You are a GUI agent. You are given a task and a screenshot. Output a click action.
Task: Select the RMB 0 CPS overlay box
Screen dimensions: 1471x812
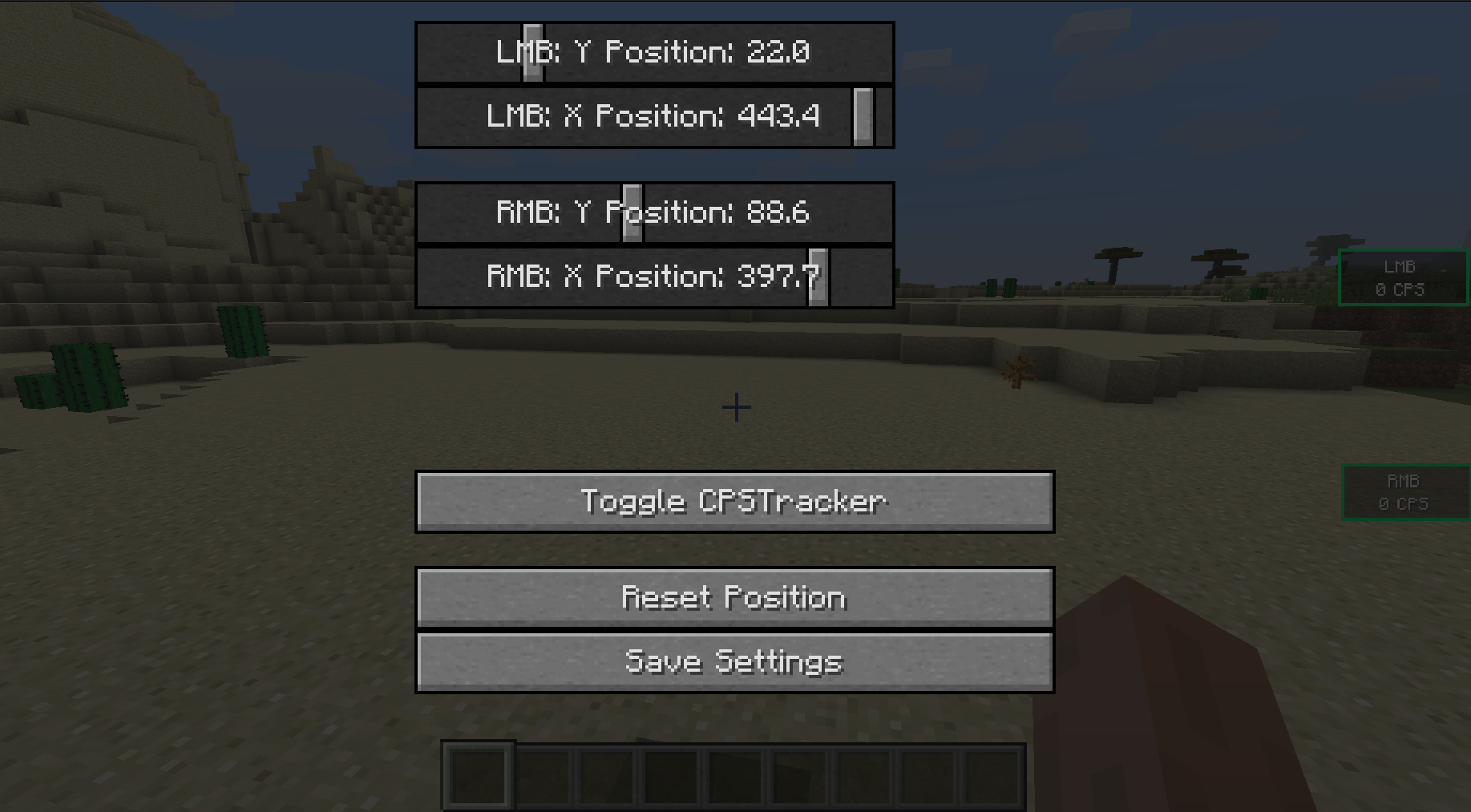click(1407, 492)
